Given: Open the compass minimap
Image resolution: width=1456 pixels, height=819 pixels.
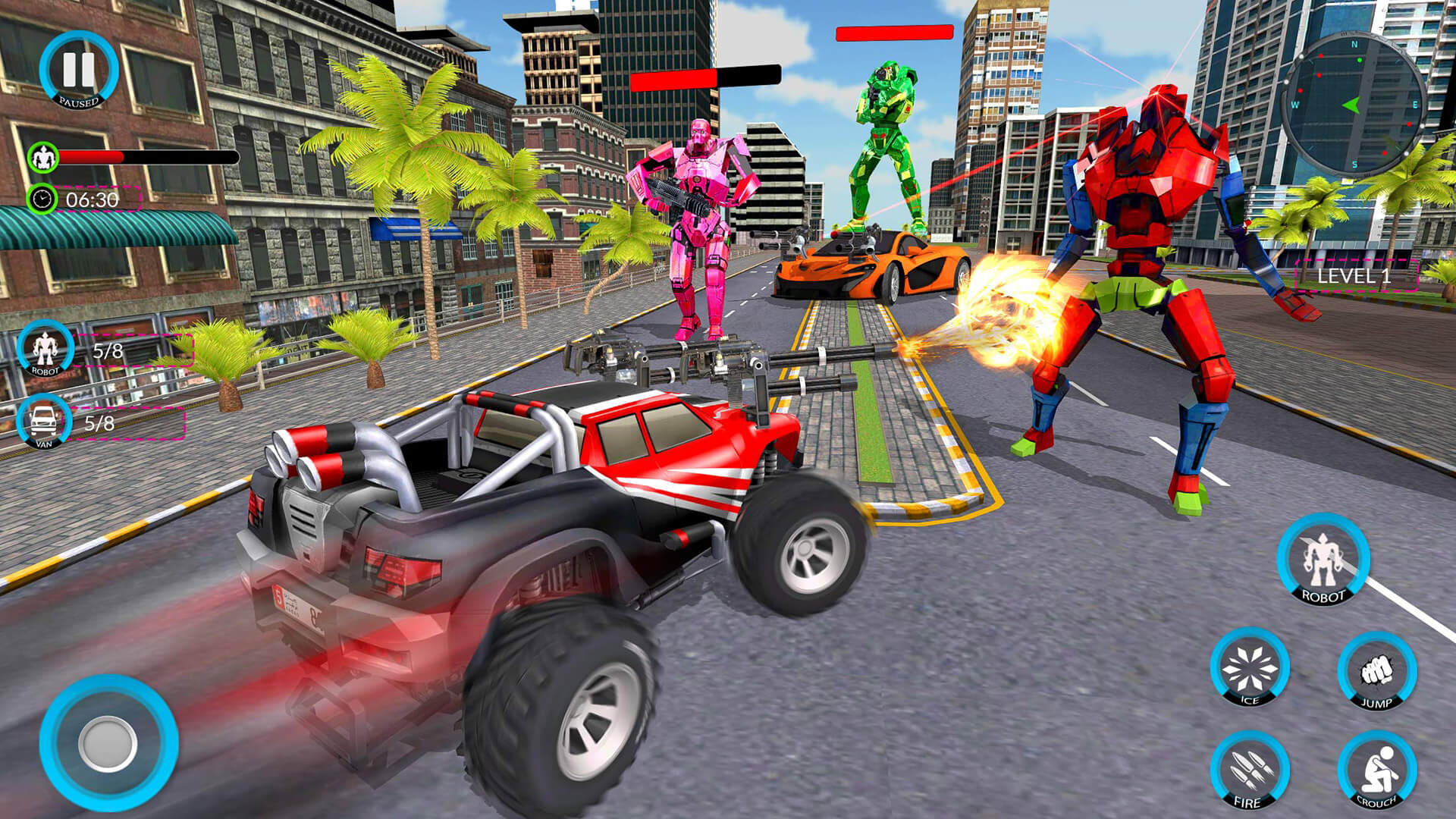Looking at the screenshot, I should click(1354, 105).
